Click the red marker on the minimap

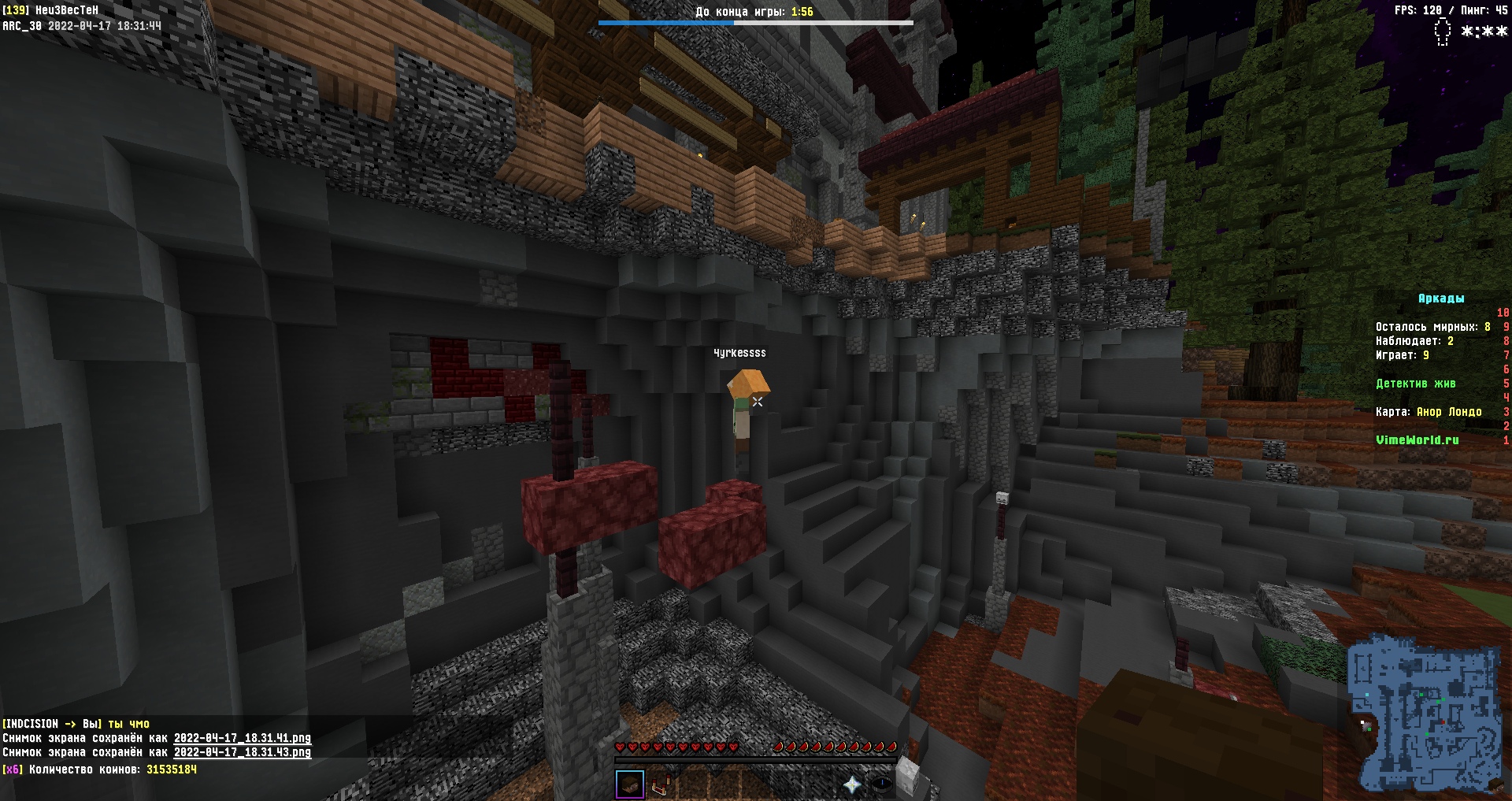coord(1442,721)
